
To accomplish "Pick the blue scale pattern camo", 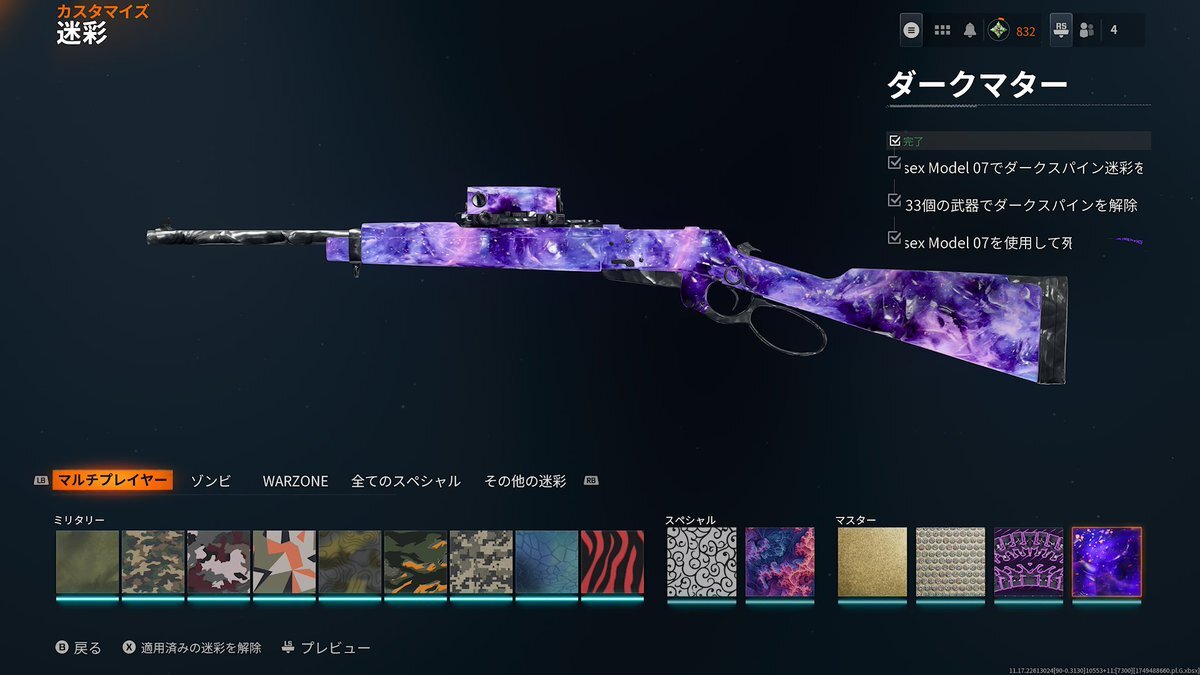I will 547,562.
